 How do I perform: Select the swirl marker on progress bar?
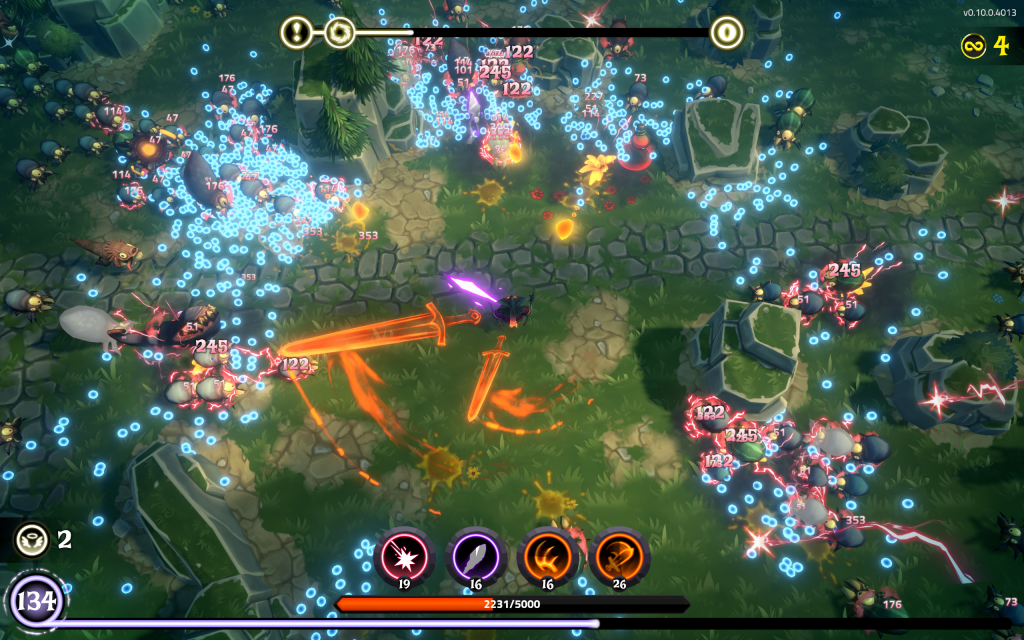[x=340, y=33]
